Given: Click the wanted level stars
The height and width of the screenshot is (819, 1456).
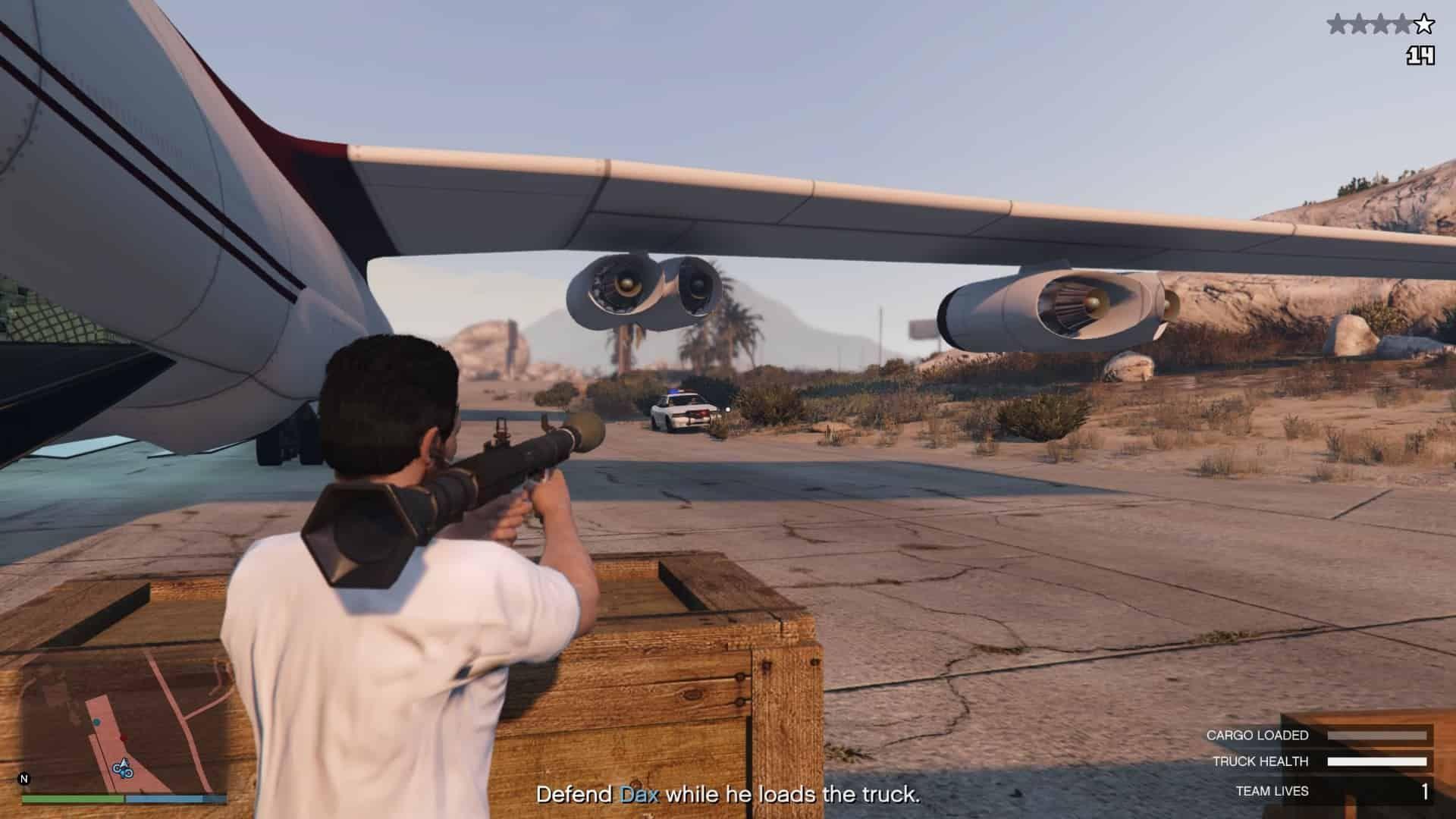Looking at the screenshot, I should [x=1380, y=25].
